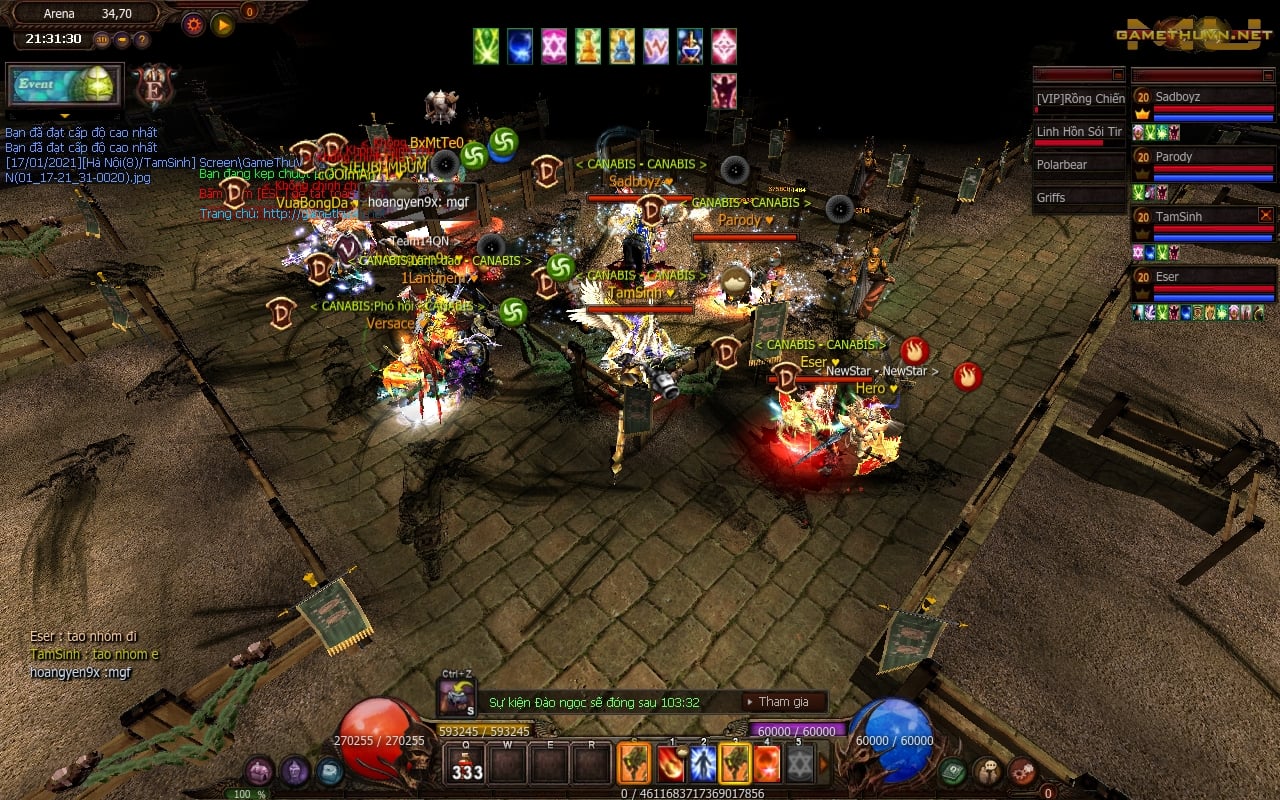Click the question mark help button
The width and height of the screenshot is (1280, 800).
142,40
